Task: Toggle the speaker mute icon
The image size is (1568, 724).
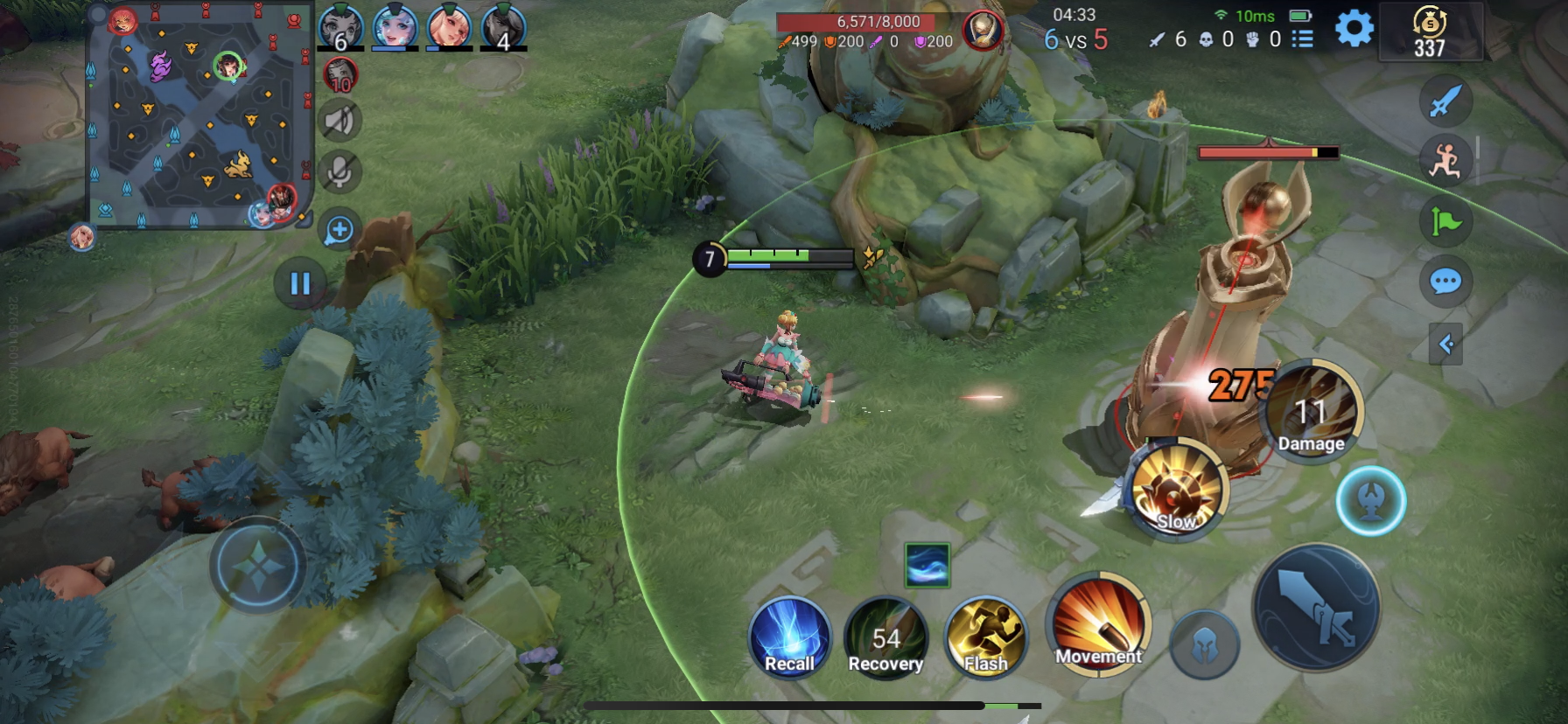Action: (x=339, y=122)
